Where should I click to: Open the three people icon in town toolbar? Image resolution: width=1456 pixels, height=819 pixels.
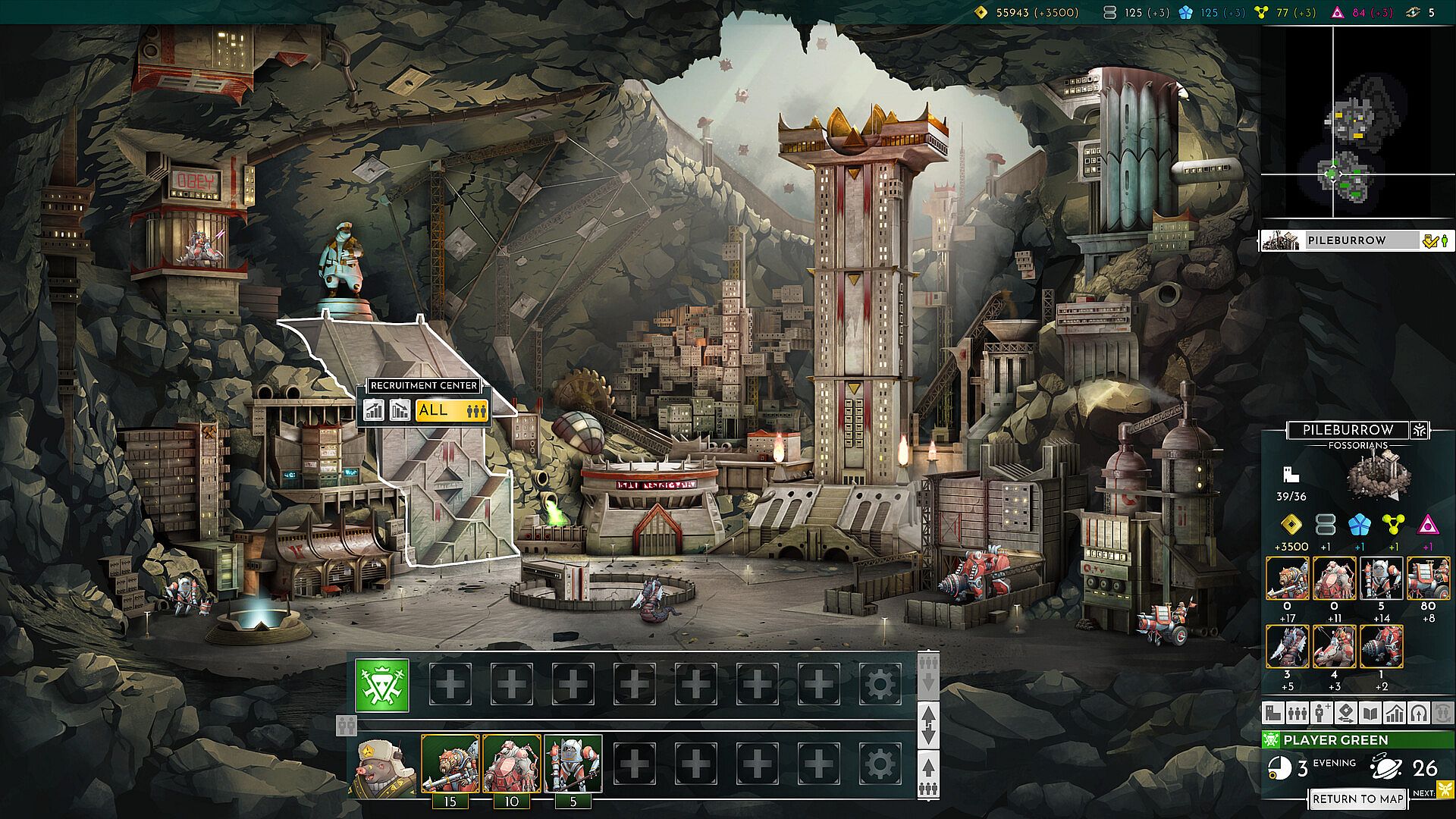click(x=1298, y=713)
